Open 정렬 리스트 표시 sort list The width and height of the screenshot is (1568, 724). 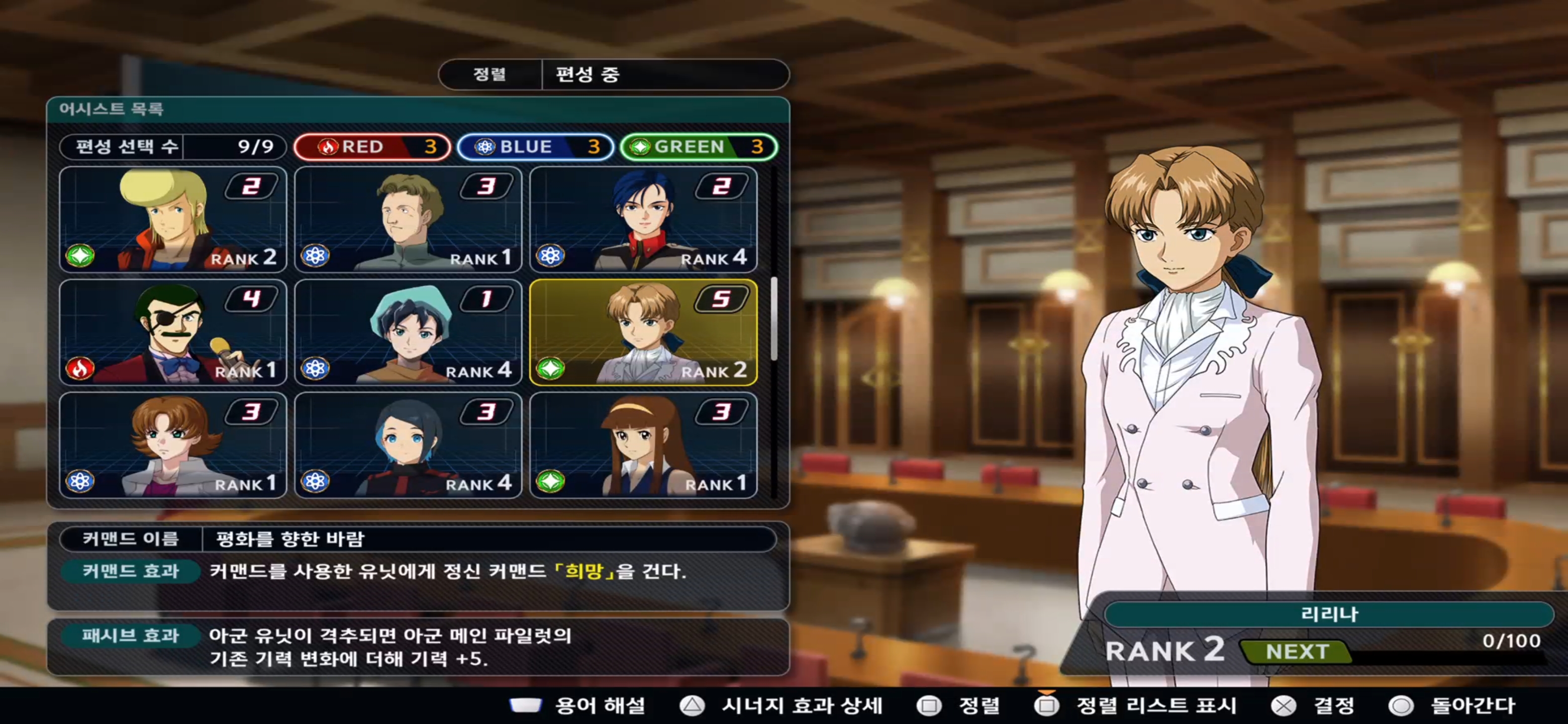(1136, 706)
